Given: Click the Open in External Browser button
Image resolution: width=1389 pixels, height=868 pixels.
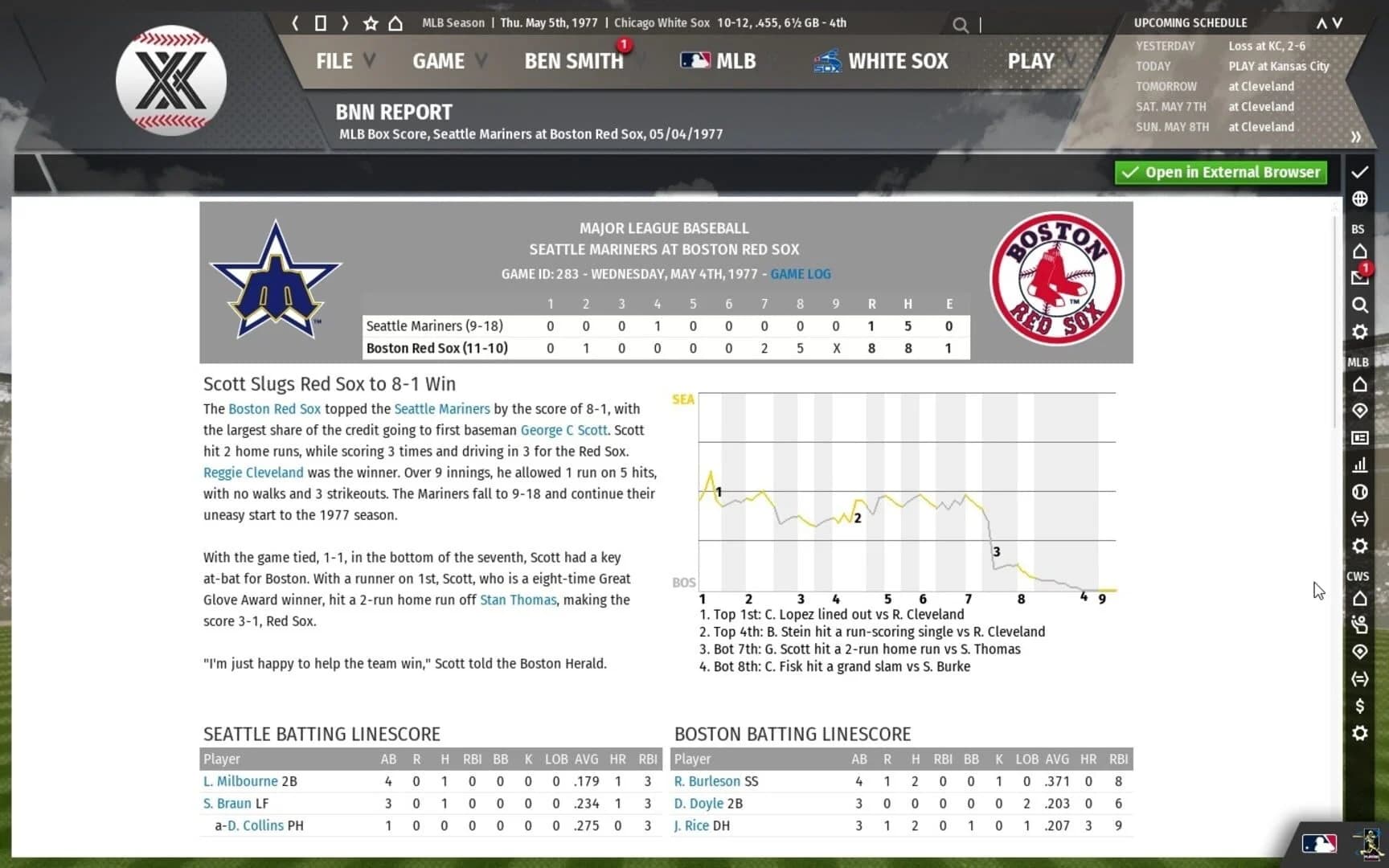Looking at the screenshot, I should point(1220,172).
